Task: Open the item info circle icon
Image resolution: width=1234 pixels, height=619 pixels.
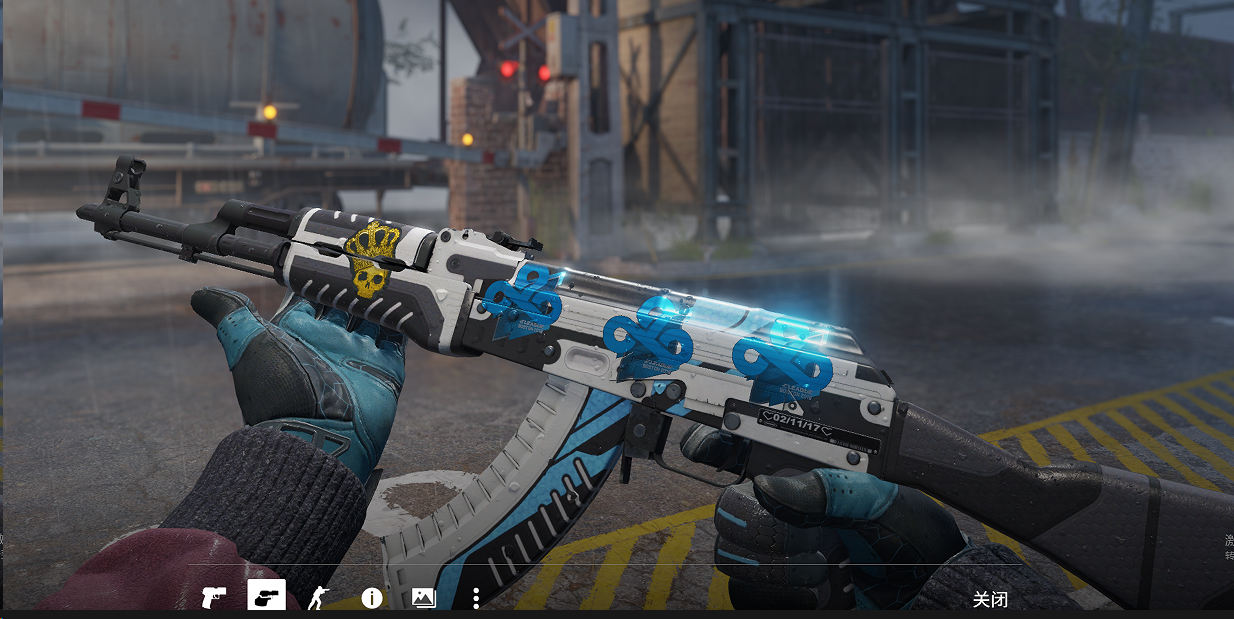Action: (372, 598)
